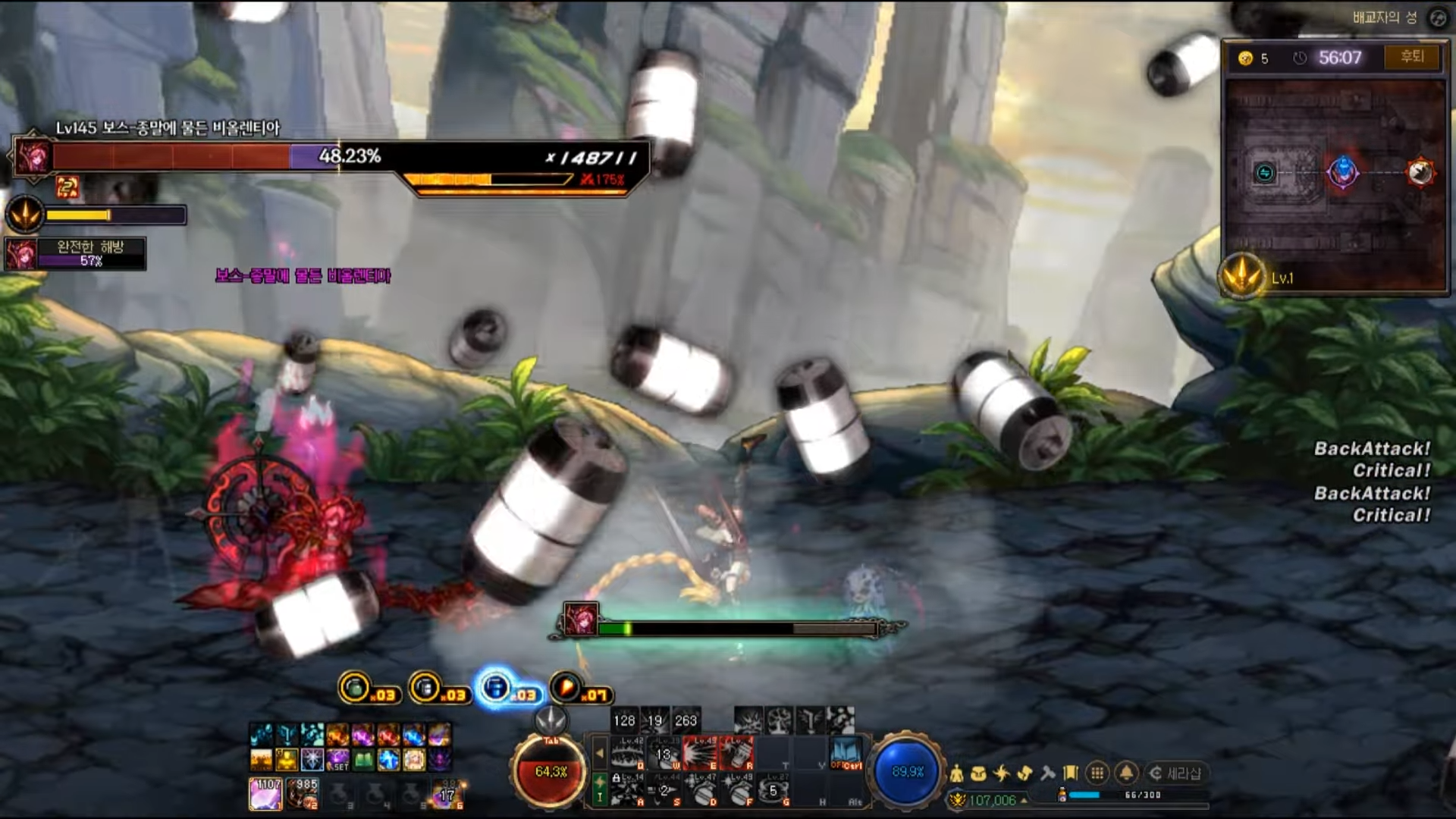Use the green grenade item with x03
The width and height of the screenshot is (1456, 819).
pos(355,688)
